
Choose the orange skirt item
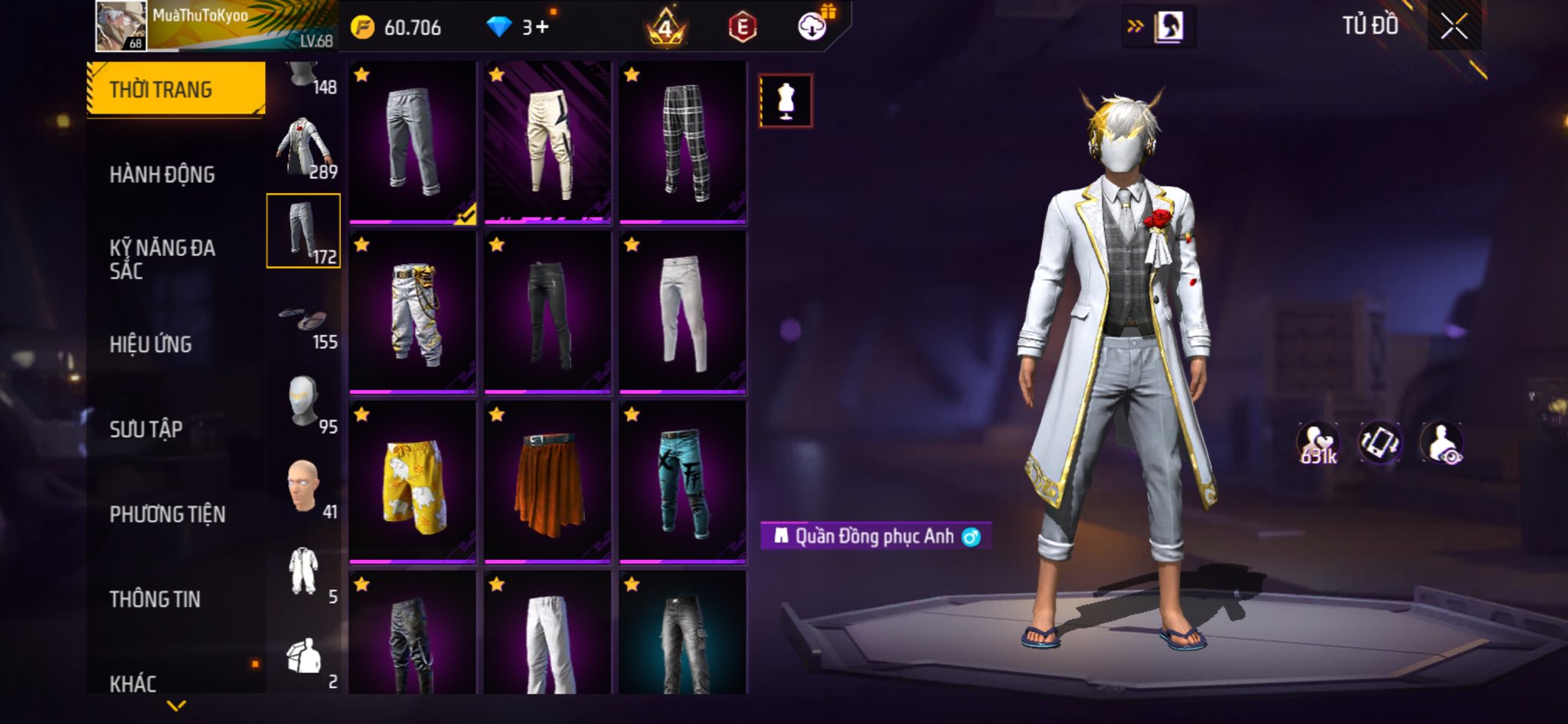tap(547, 483)
